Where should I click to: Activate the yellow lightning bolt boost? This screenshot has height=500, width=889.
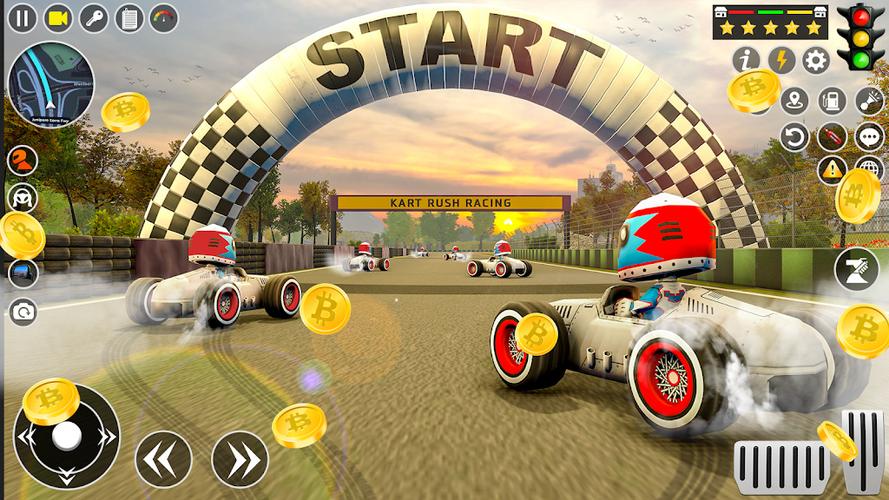781,60
